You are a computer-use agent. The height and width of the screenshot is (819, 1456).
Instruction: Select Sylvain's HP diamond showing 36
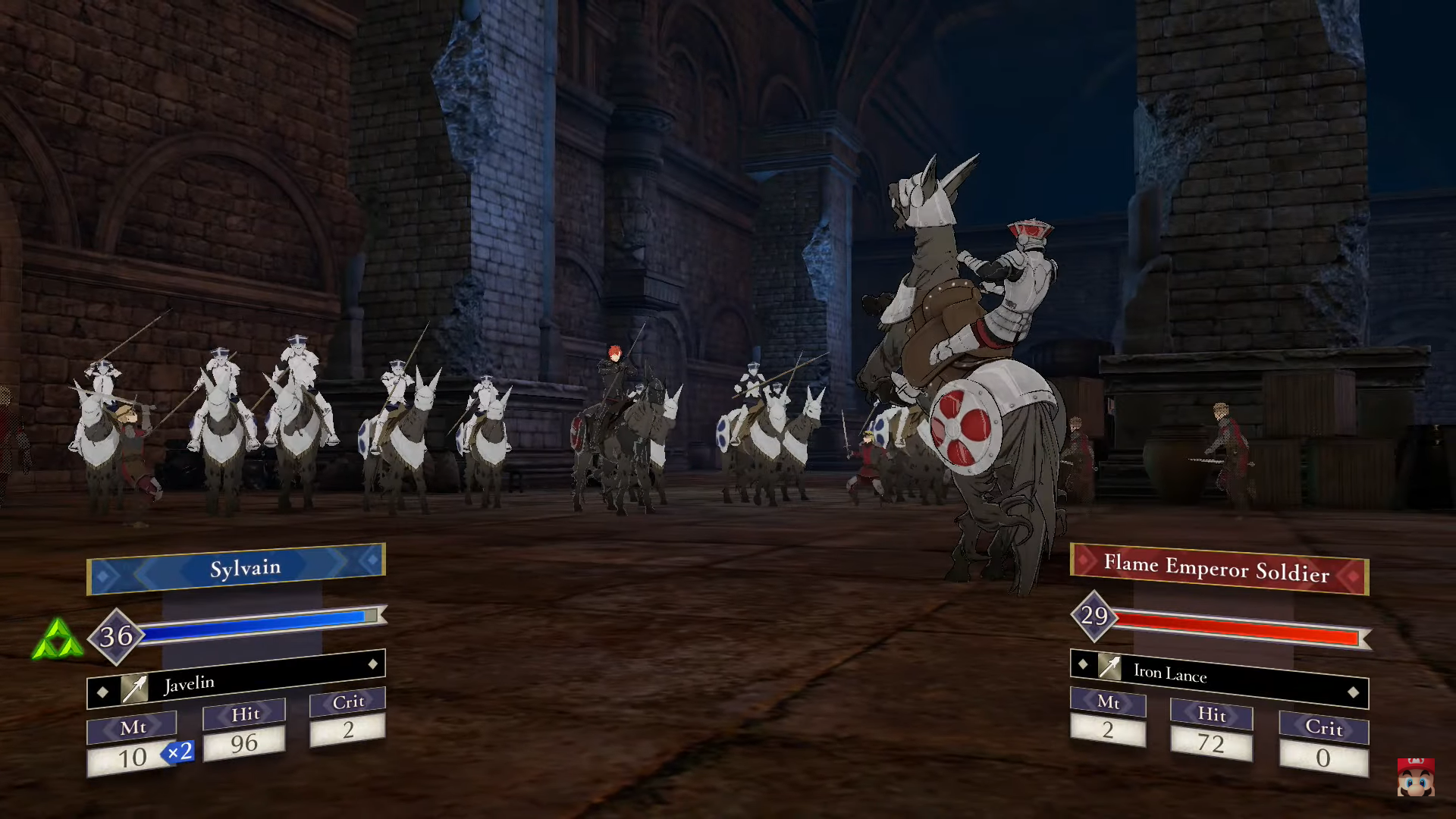115,637
